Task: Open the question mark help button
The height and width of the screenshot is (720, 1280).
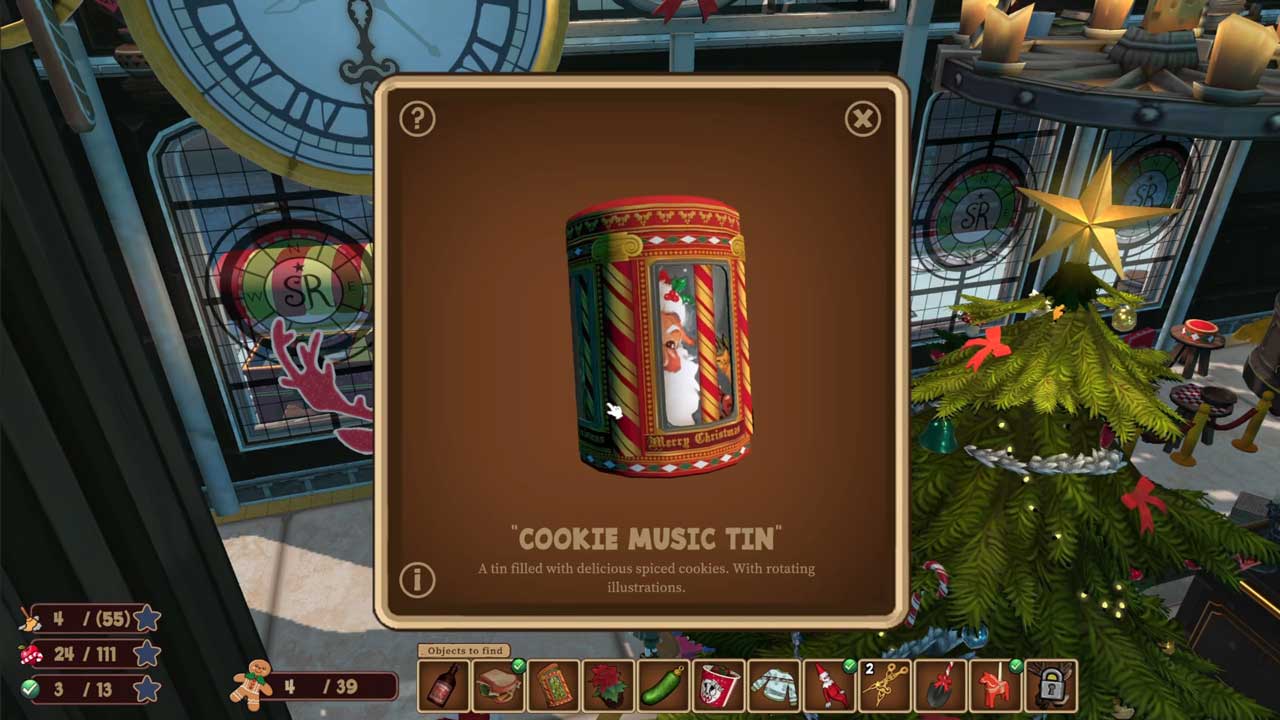Action: (x=417, y=120)
